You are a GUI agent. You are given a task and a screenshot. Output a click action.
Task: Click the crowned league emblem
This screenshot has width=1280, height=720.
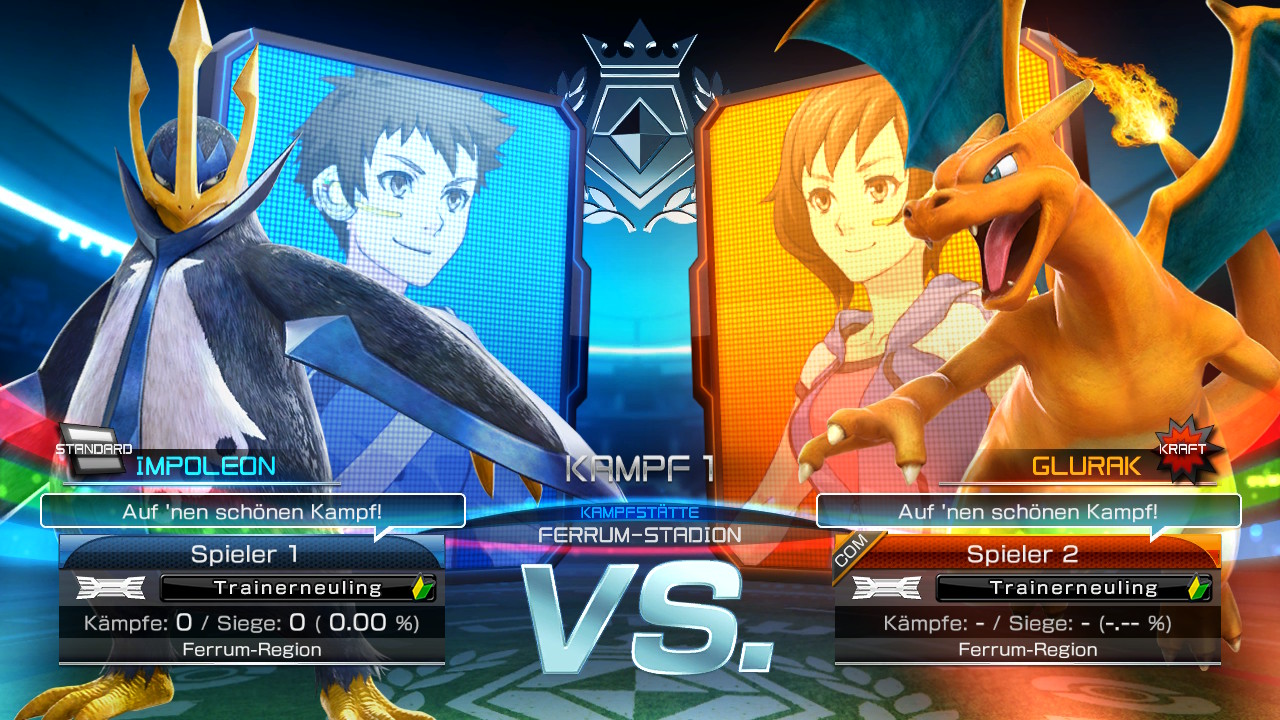point(638,120)
